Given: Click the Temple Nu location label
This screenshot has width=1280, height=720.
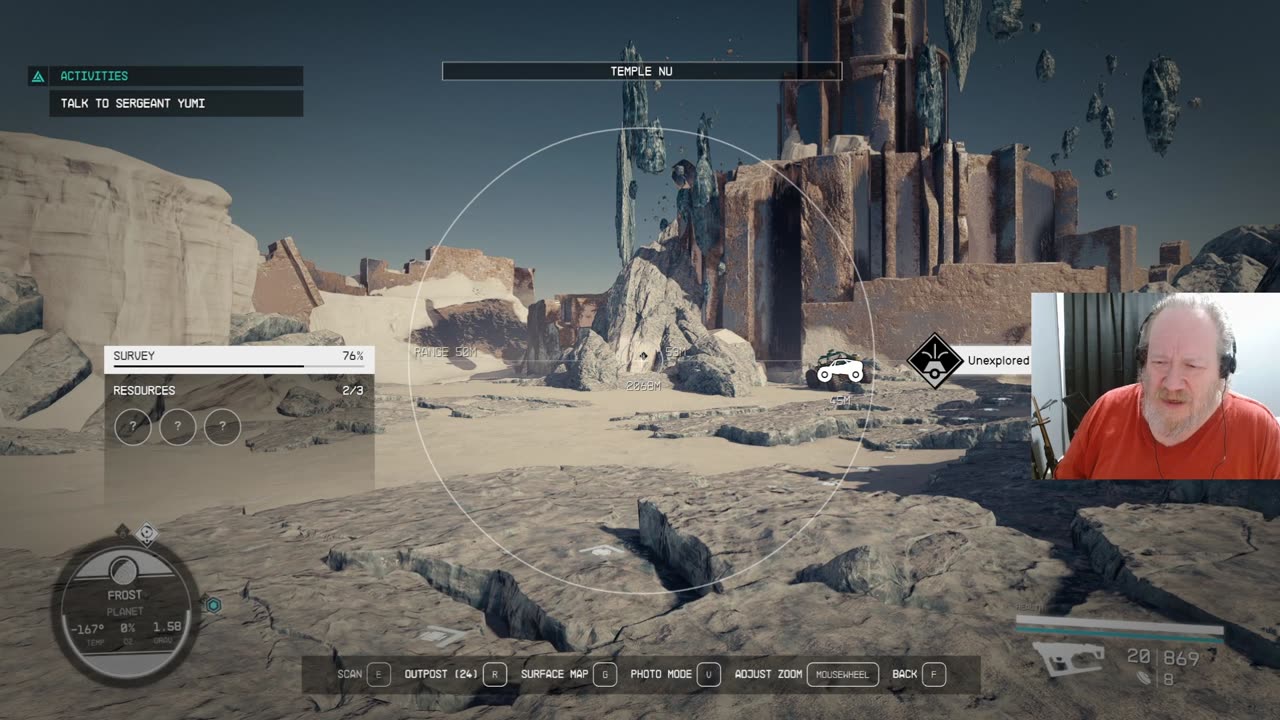Looking at the screenshot, I should pos(641,71).
